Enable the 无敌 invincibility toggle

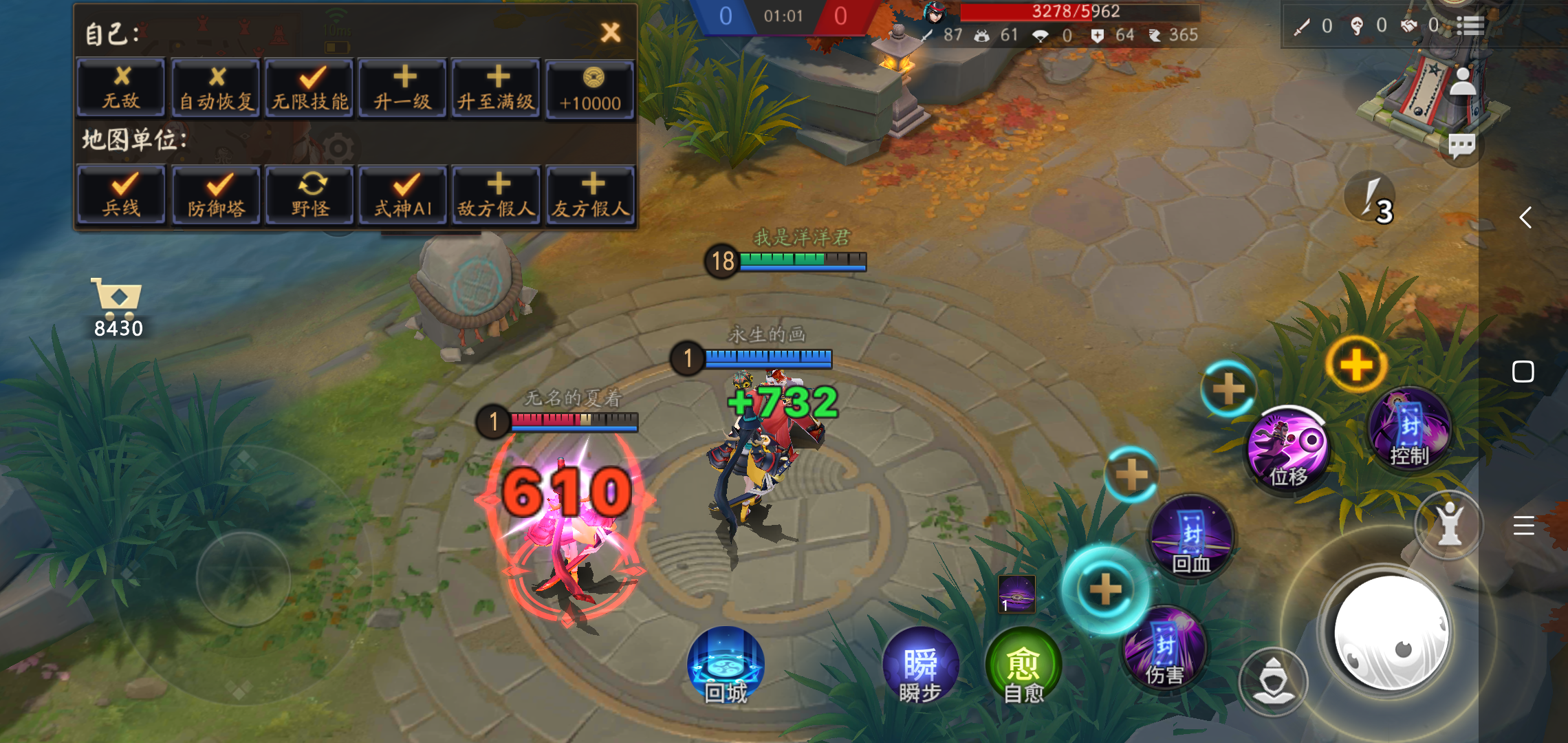pos(121,87)
